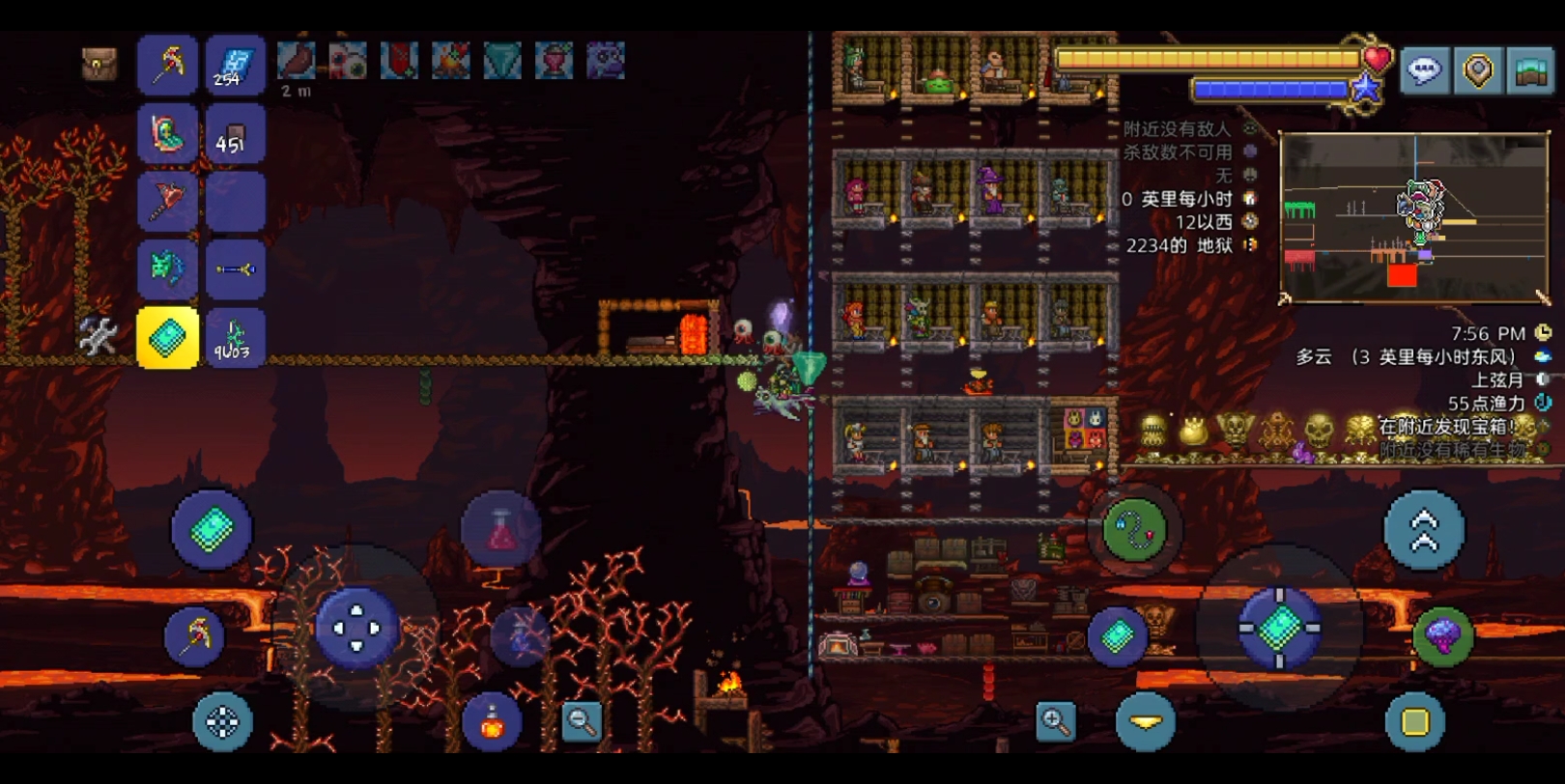Summon the purple mushroom mount
The height and width of the screenshot is (784, 1565).
1443,635
